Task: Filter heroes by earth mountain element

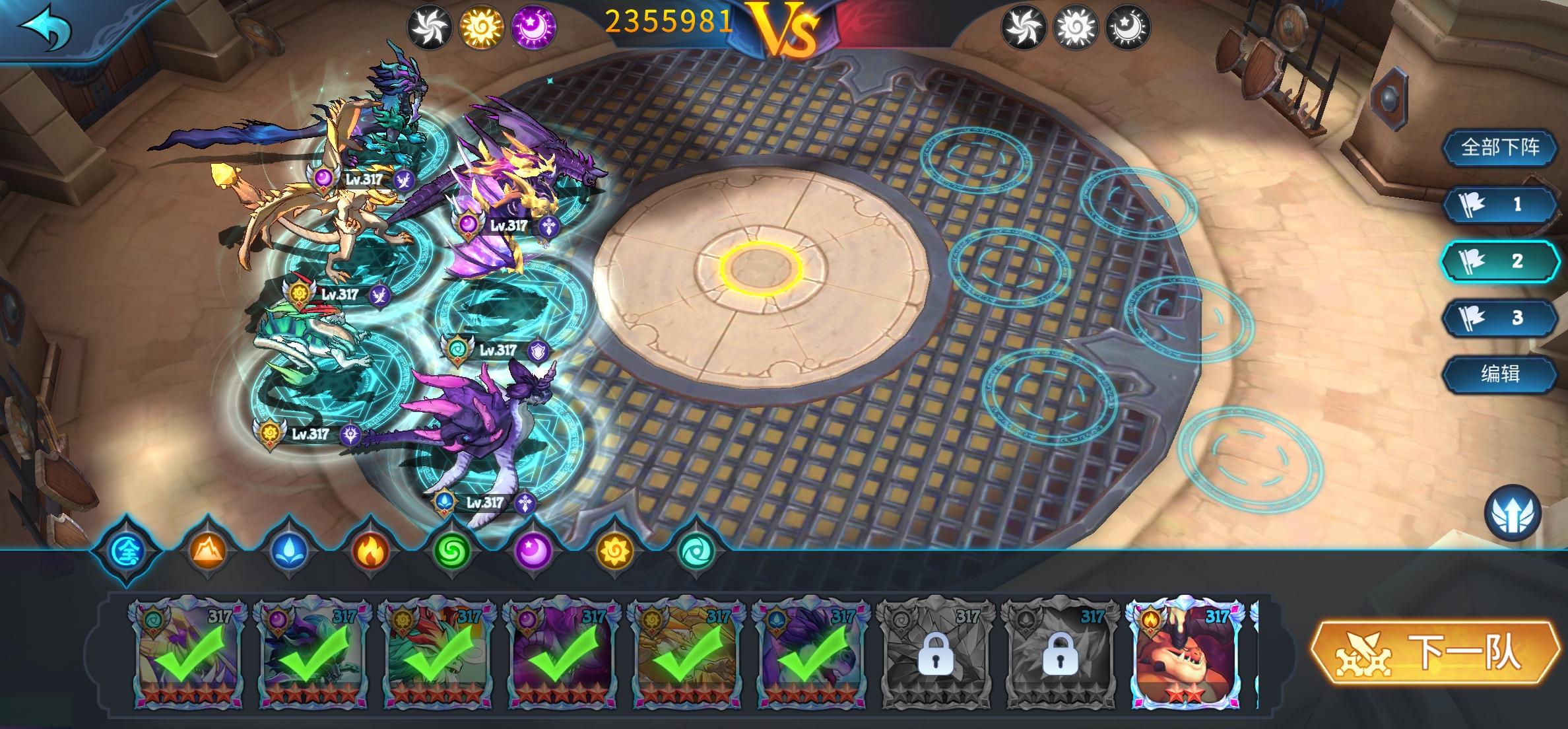Action: tap(208, 550)
